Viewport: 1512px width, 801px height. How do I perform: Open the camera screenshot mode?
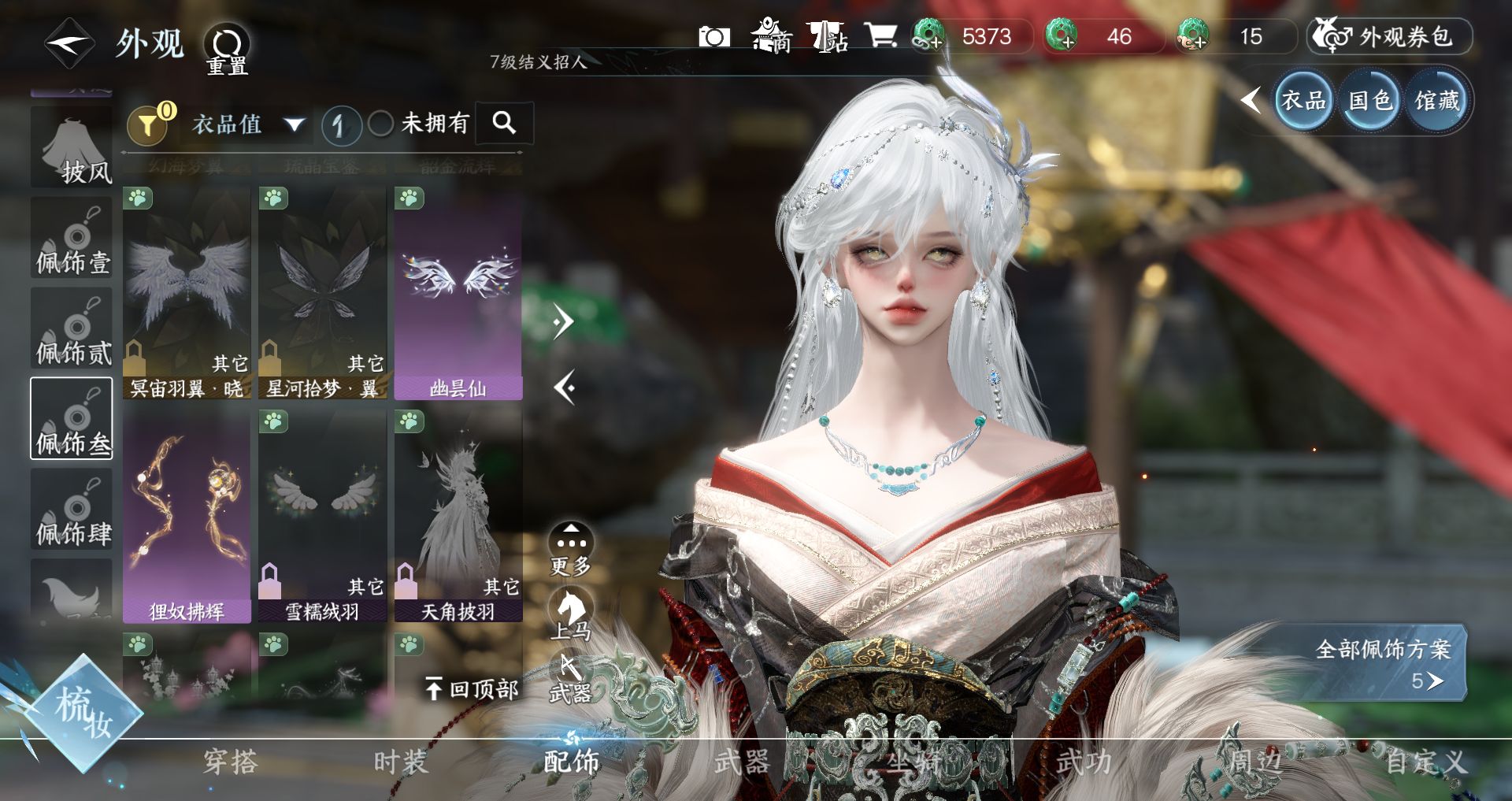click(x=714, y=37)
